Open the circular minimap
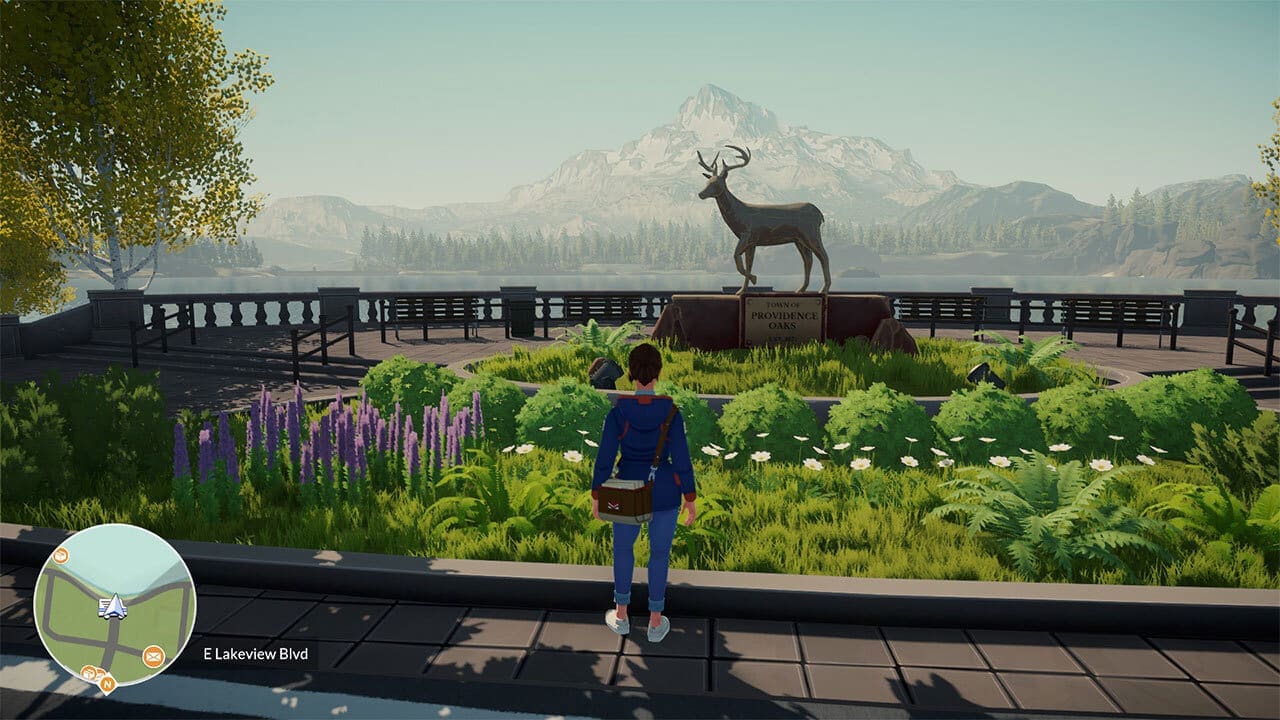1280x720 pixels. click(114, 604)
